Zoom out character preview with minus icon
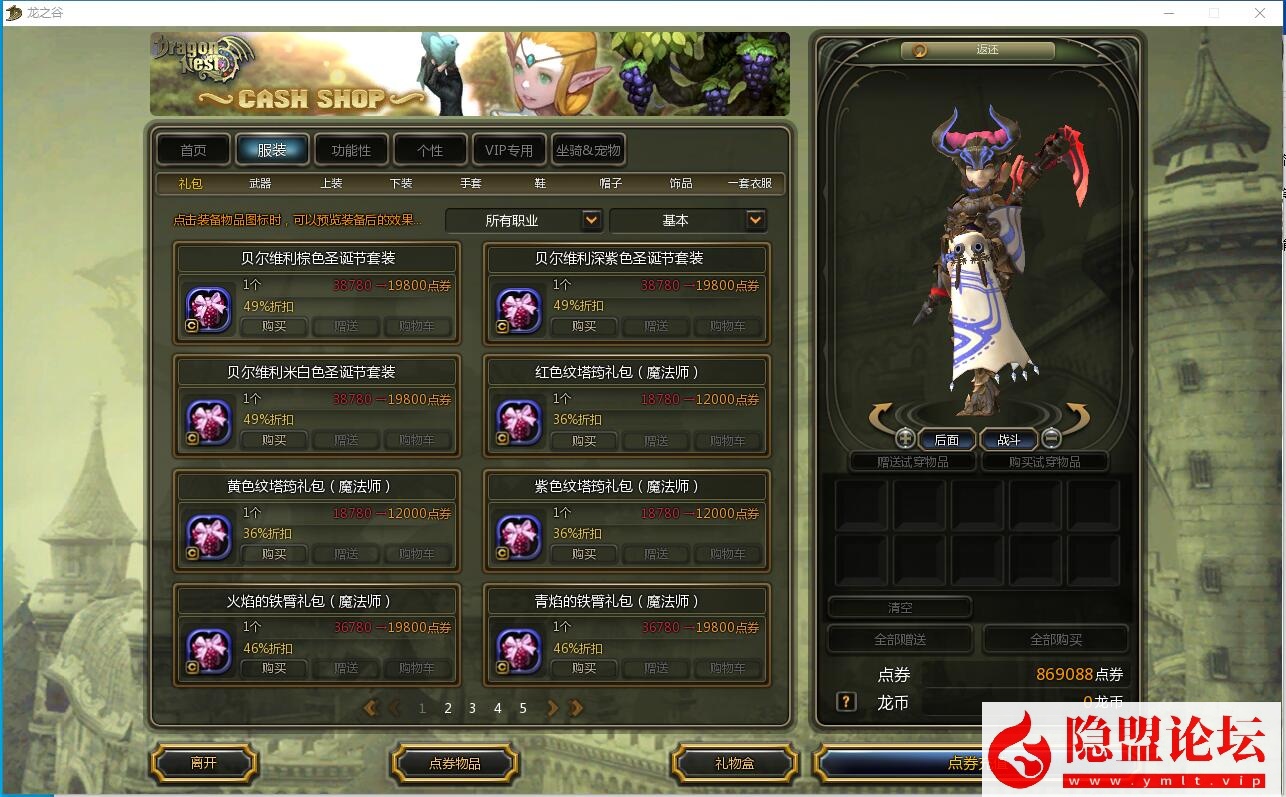 [x=1051, y=439]
